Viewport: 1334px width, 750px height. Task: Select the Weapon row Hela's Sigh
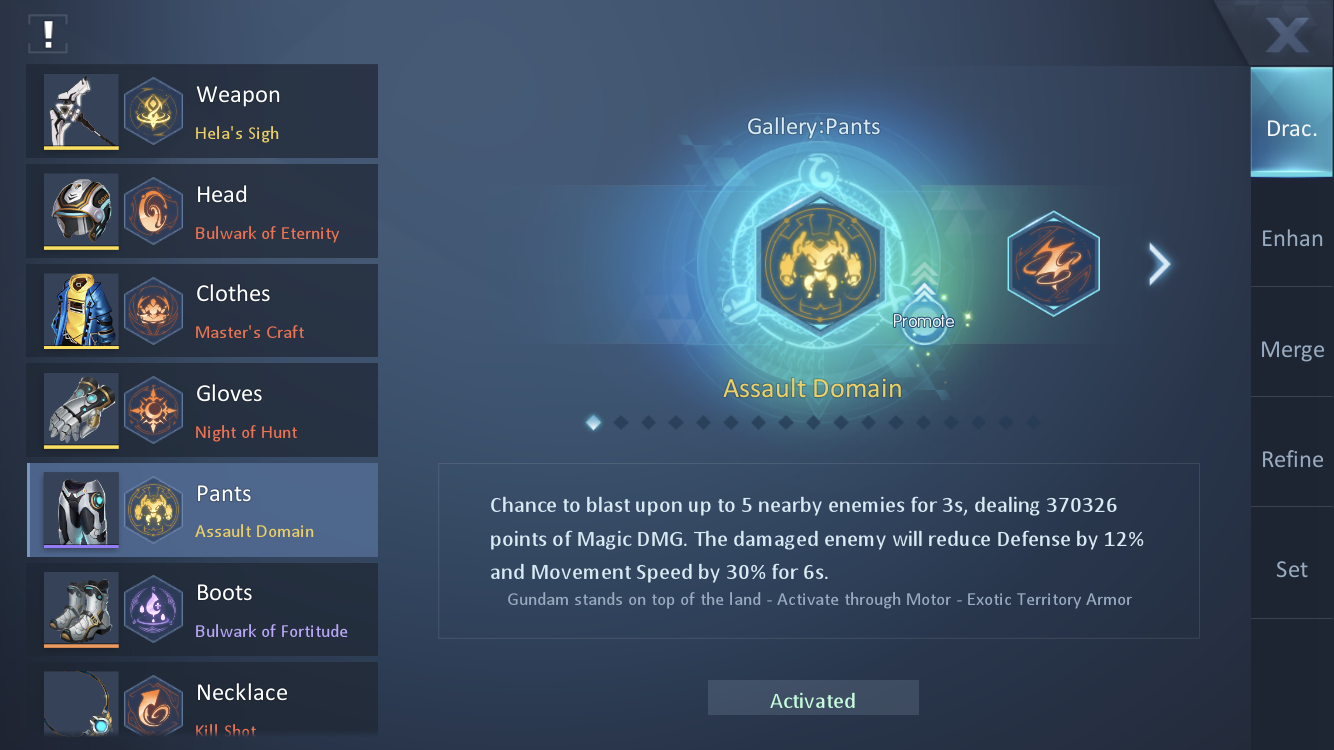pos(202,112)
